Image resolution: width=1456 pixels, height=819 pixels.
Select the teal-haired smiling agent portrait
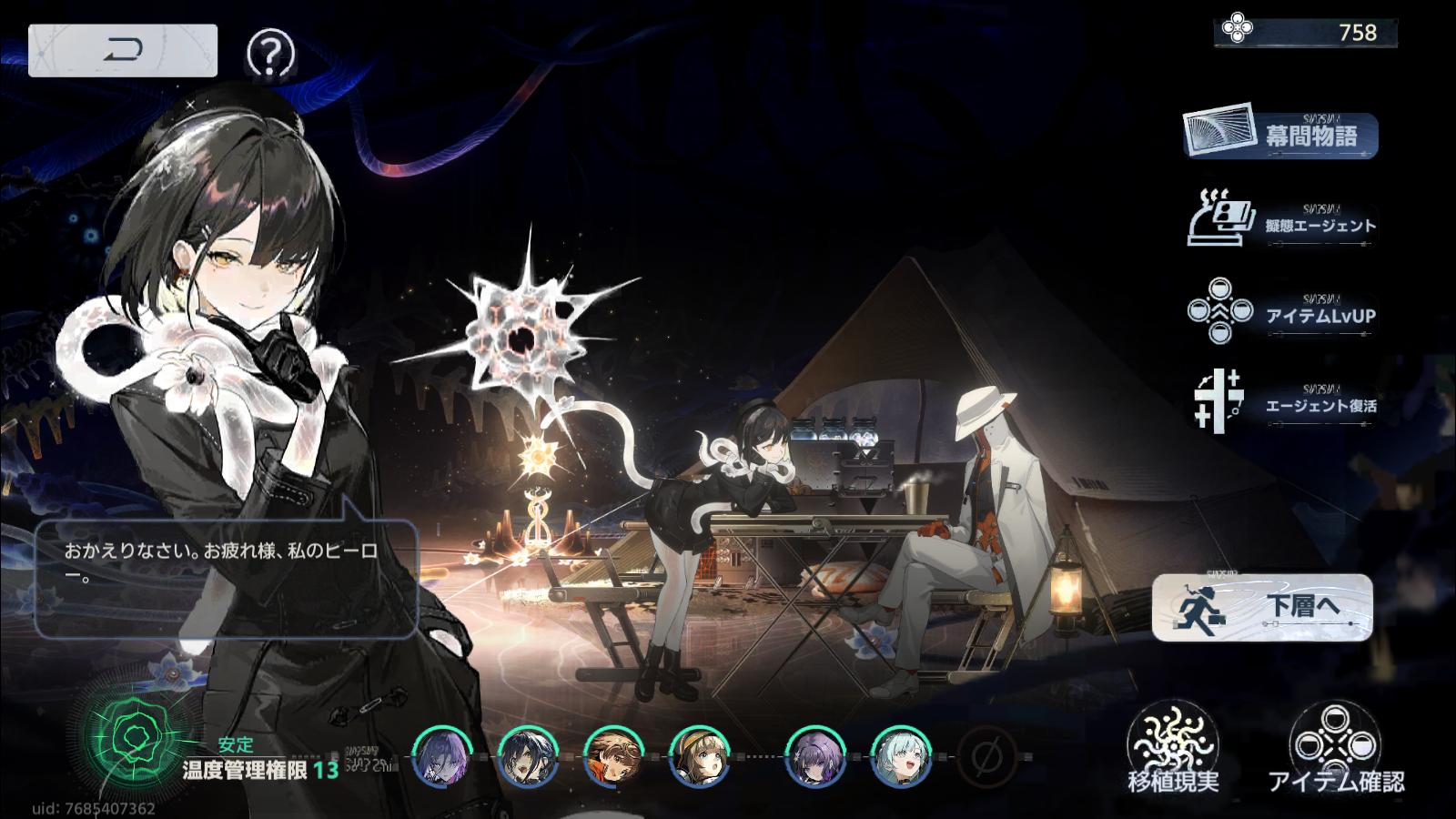click(x=901, y=756)
